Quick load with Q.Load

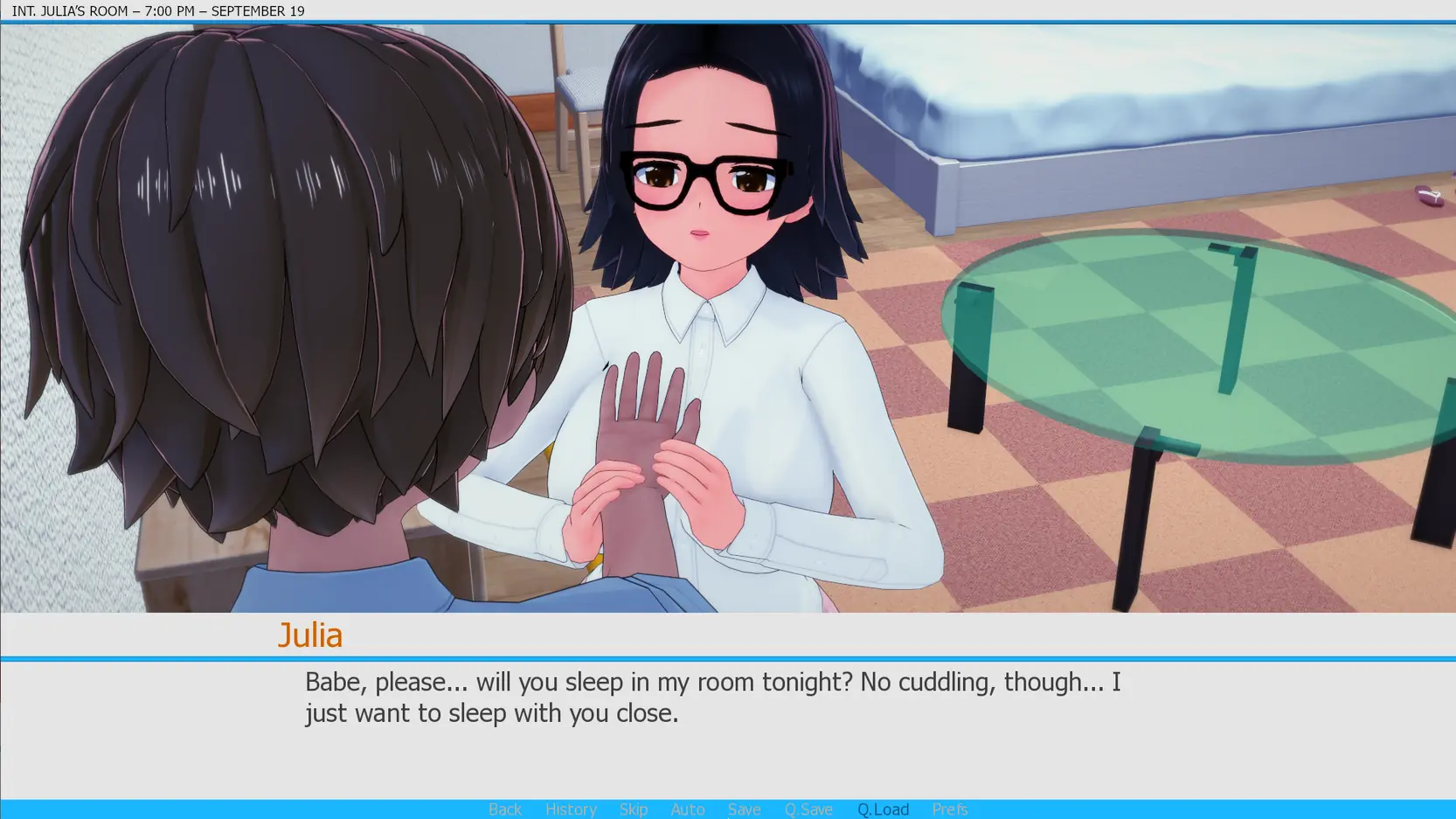[883, 809]
